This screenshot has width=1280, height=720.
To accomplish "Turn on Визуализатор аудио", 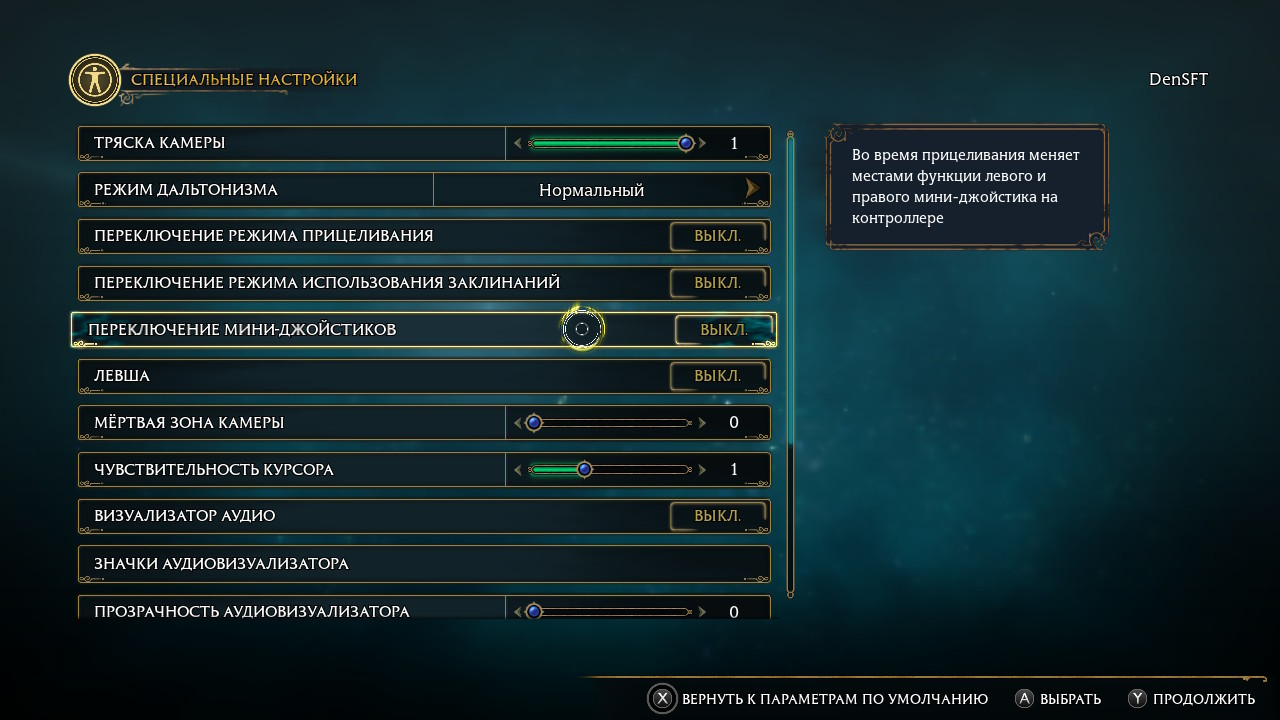I will click(718, 516).
